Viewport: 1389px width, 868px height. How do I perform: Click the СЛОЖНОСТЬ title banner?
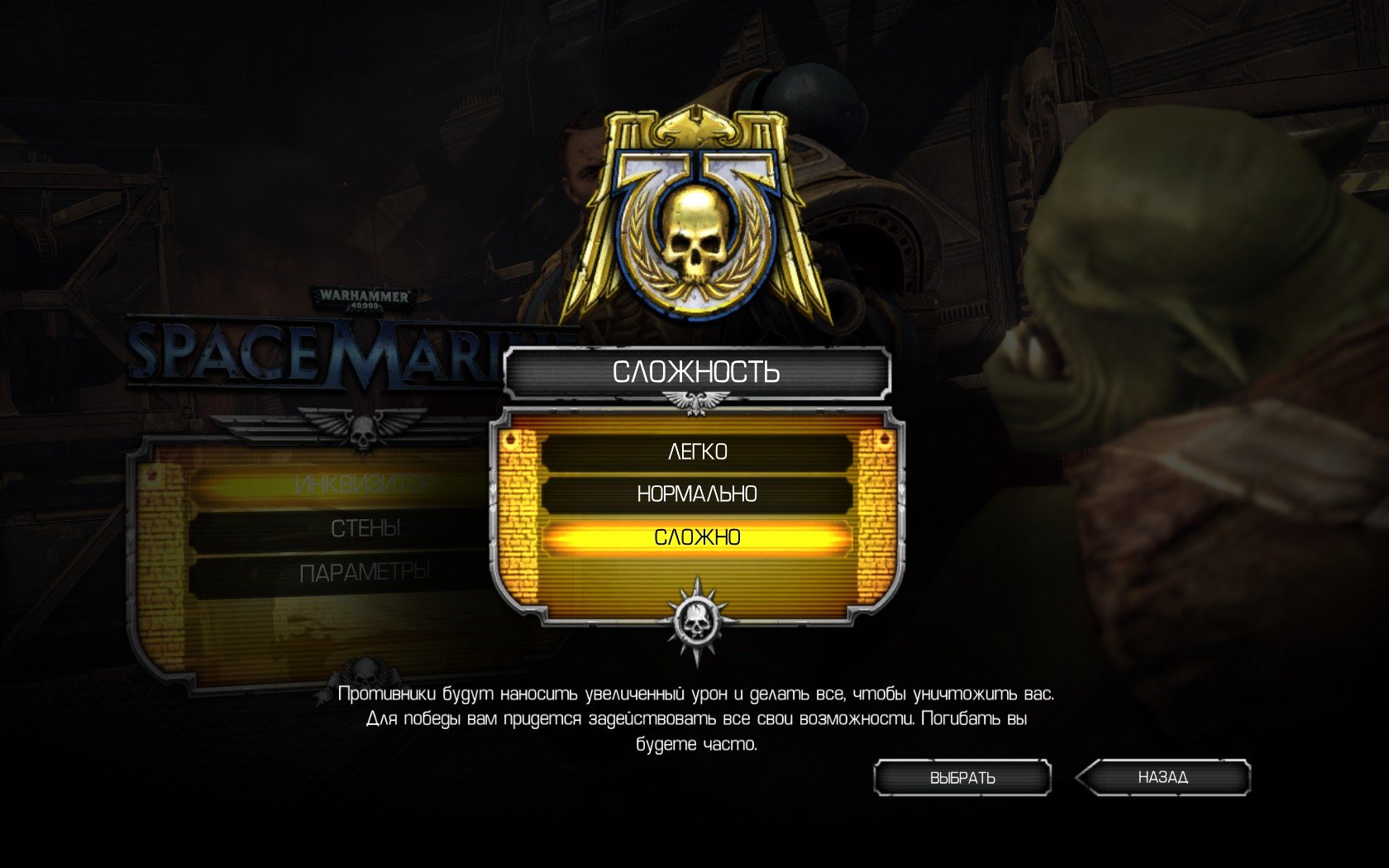click(694, 372)
